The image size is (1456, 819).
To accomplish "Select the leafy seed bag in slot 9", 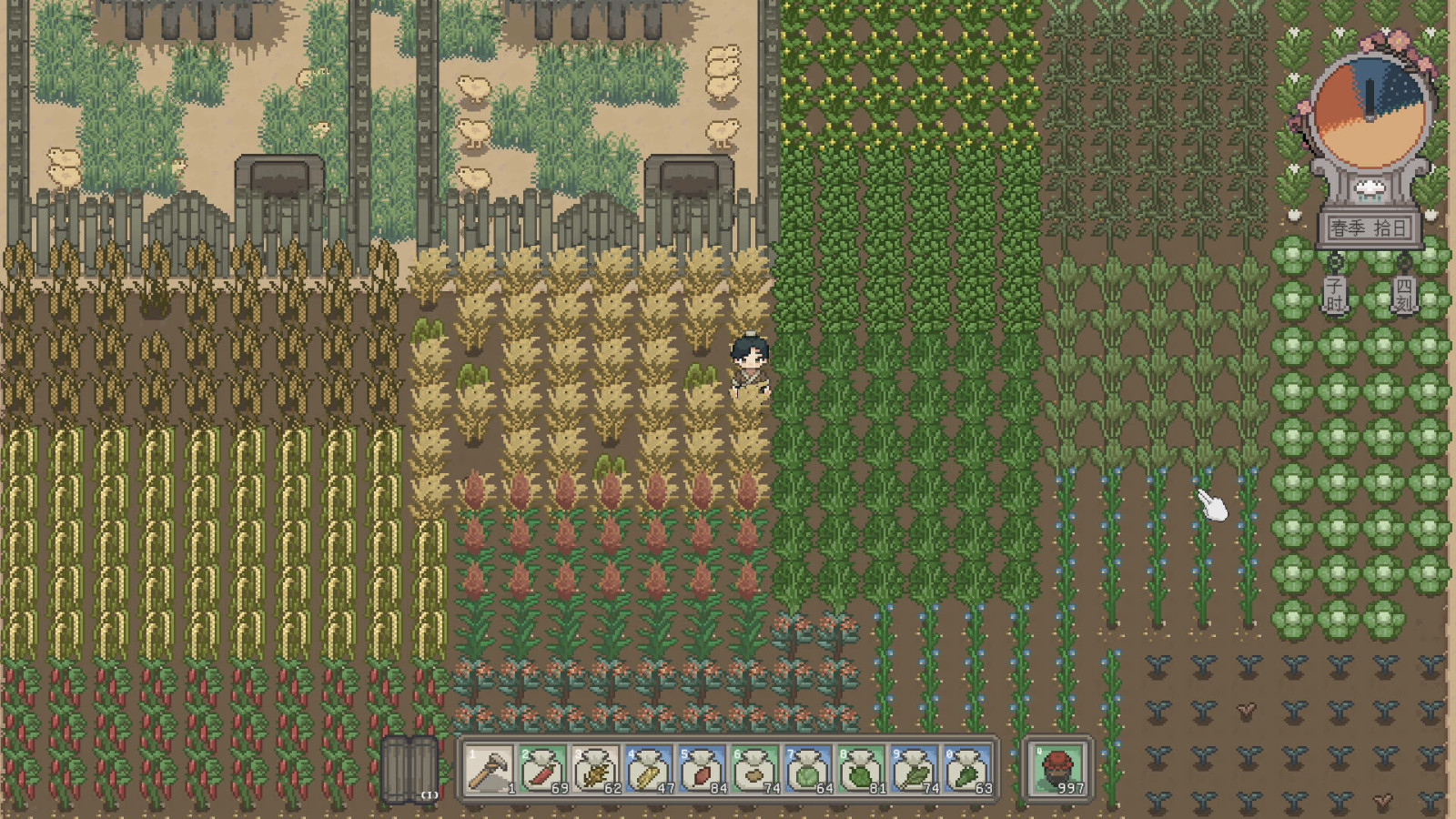I will [914, 769].
